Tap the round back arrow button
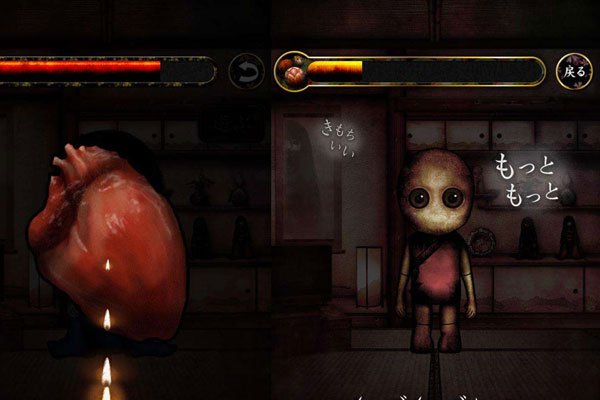 click(246, 71)
